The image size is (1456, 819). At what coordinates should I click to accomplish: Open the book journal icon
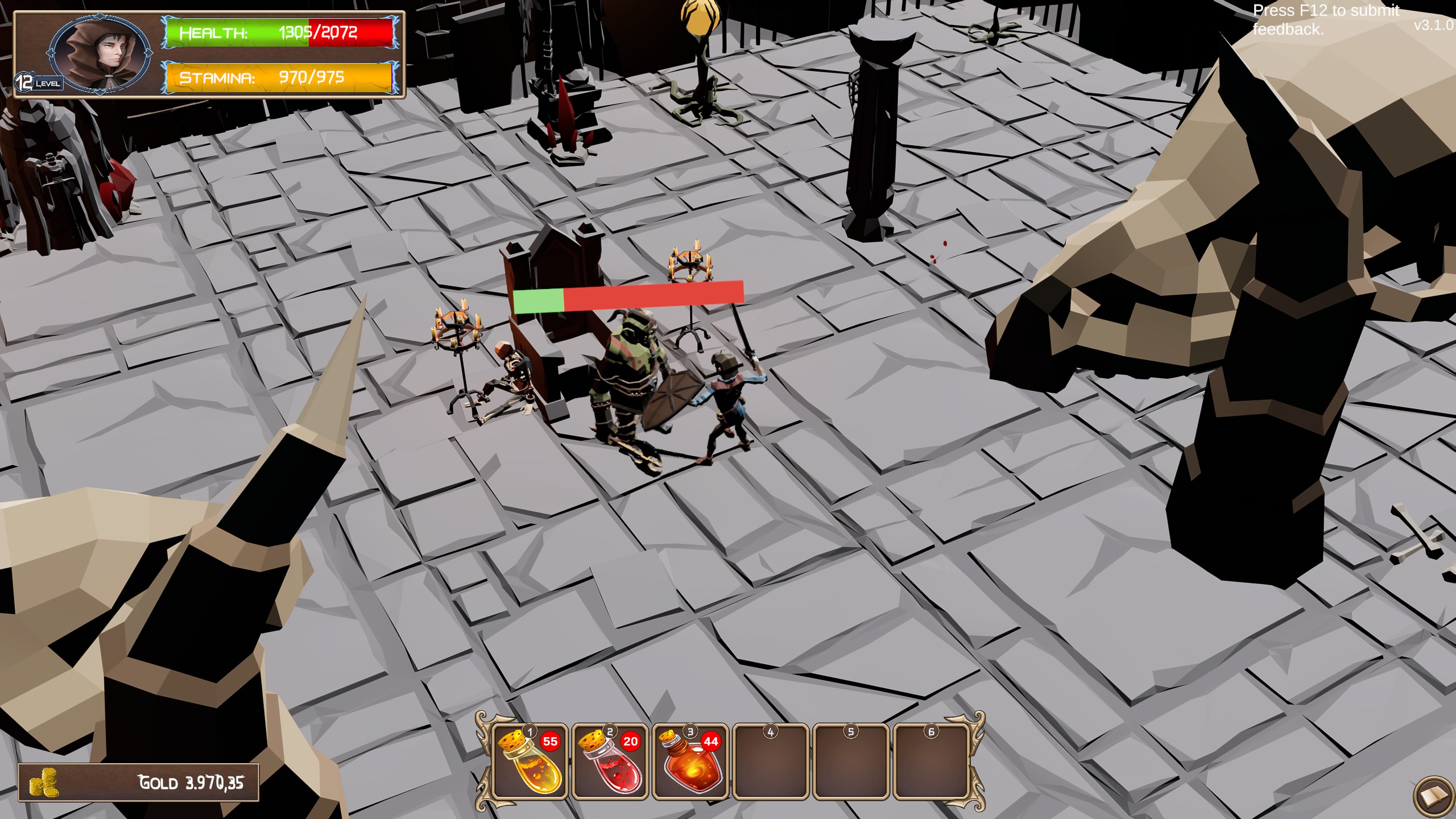pos(1433,797)
